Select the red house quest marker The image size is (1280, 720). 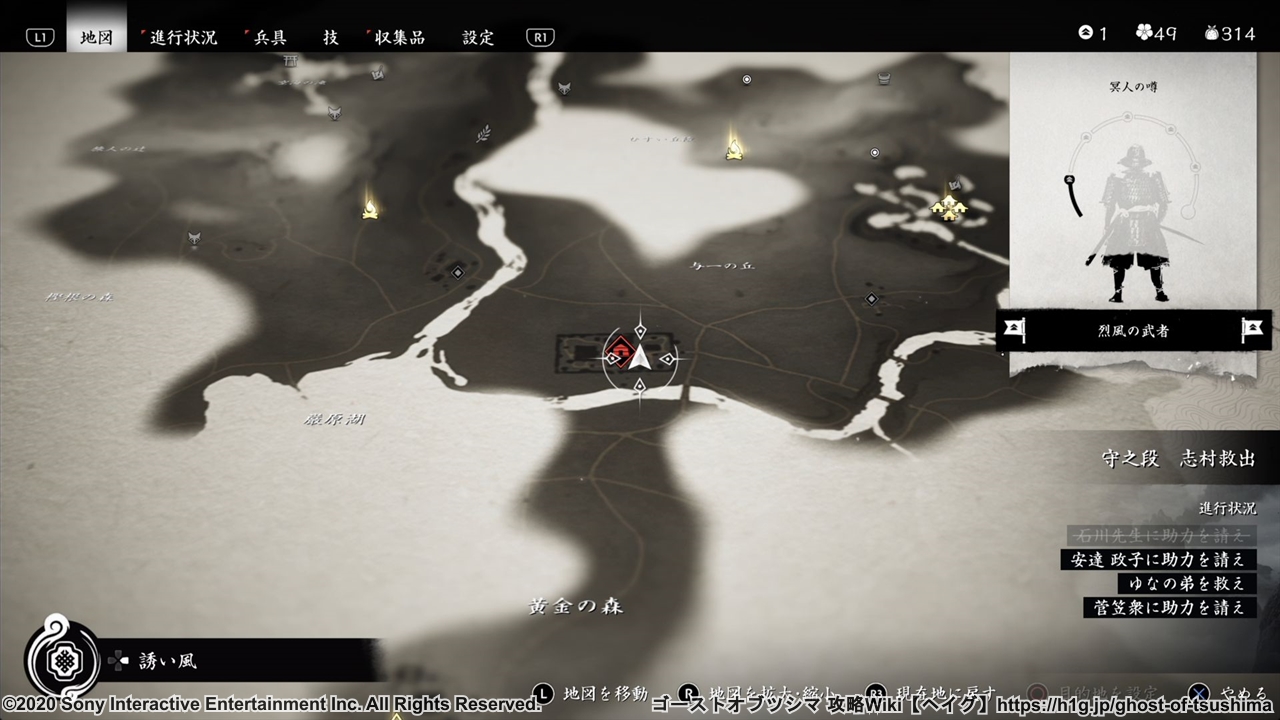coord(620,351)
